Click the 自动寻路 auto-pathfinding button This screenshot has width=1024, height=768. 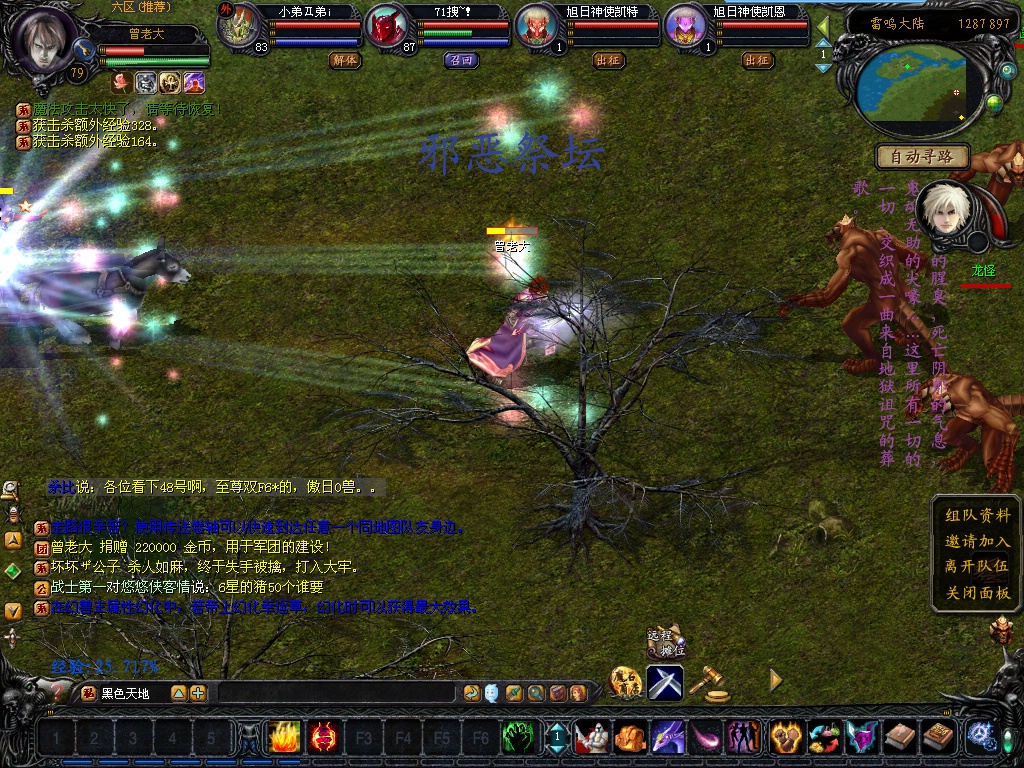coord(923,156)
